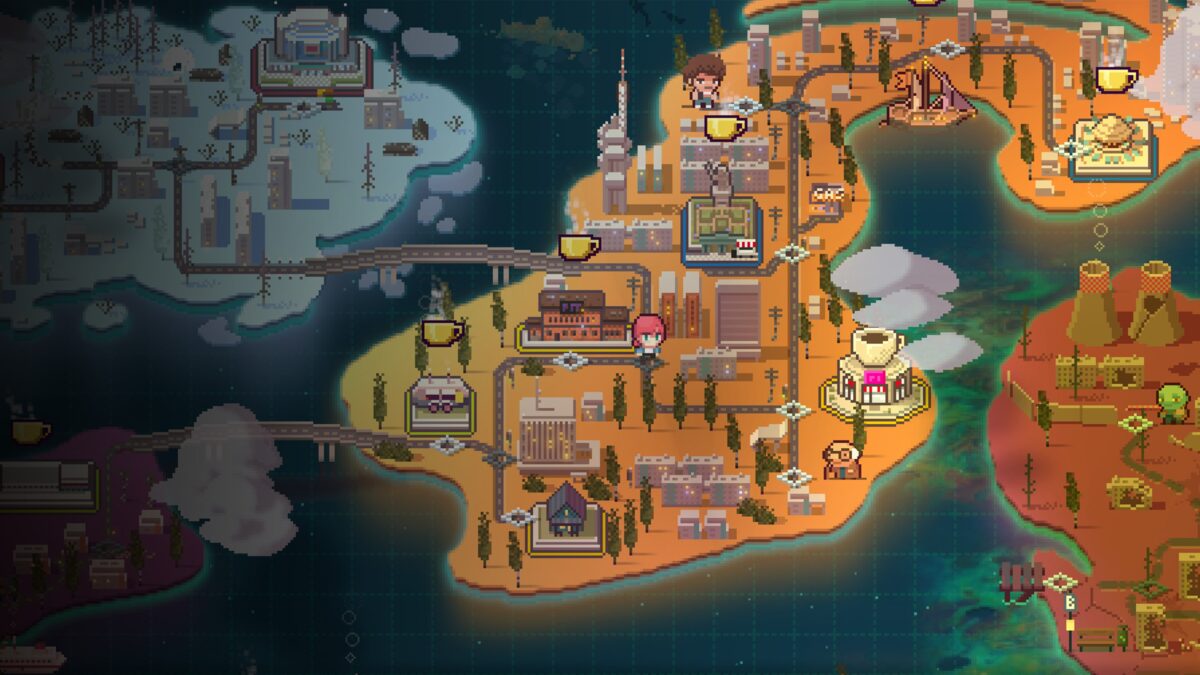Image resolution: width=1200 pixels, height=675 pixels.
Task: Select the brown-haired character map marker
Action: [704, 79]
